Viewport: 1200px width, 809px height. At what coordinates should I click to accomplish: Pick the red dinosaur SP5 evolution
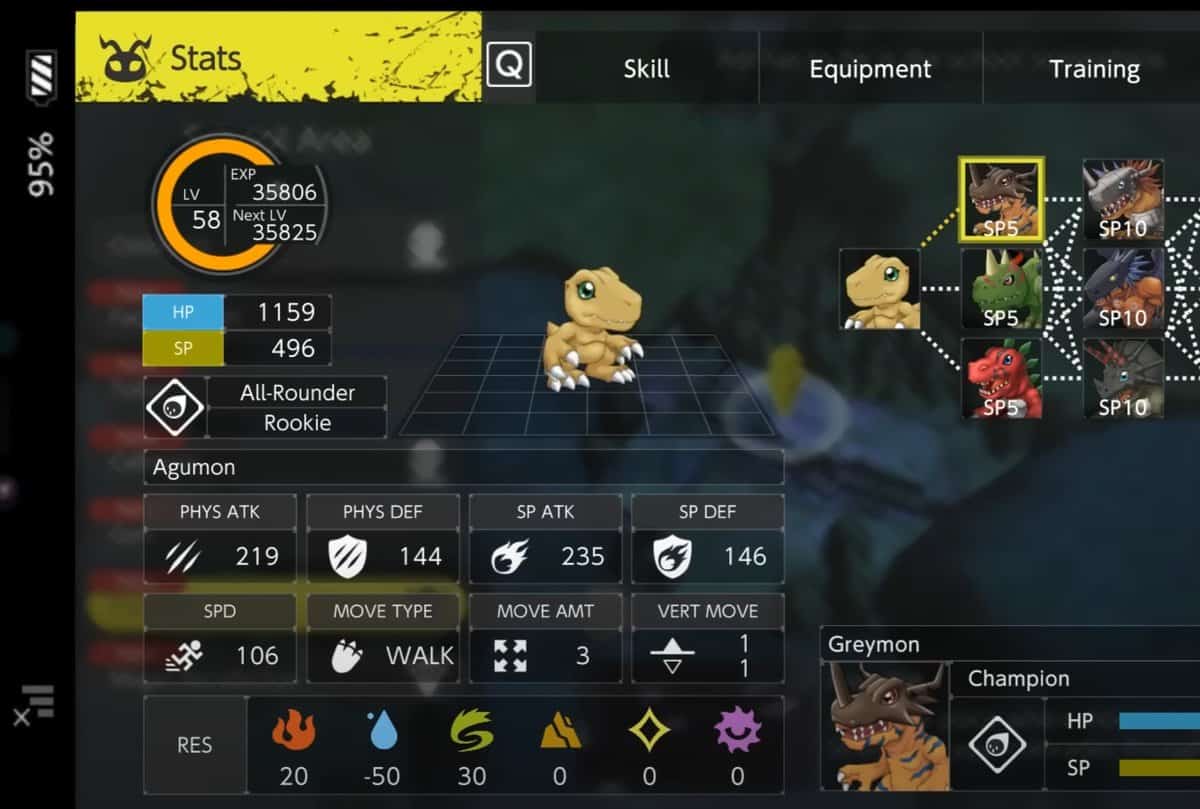[1001, 378]
